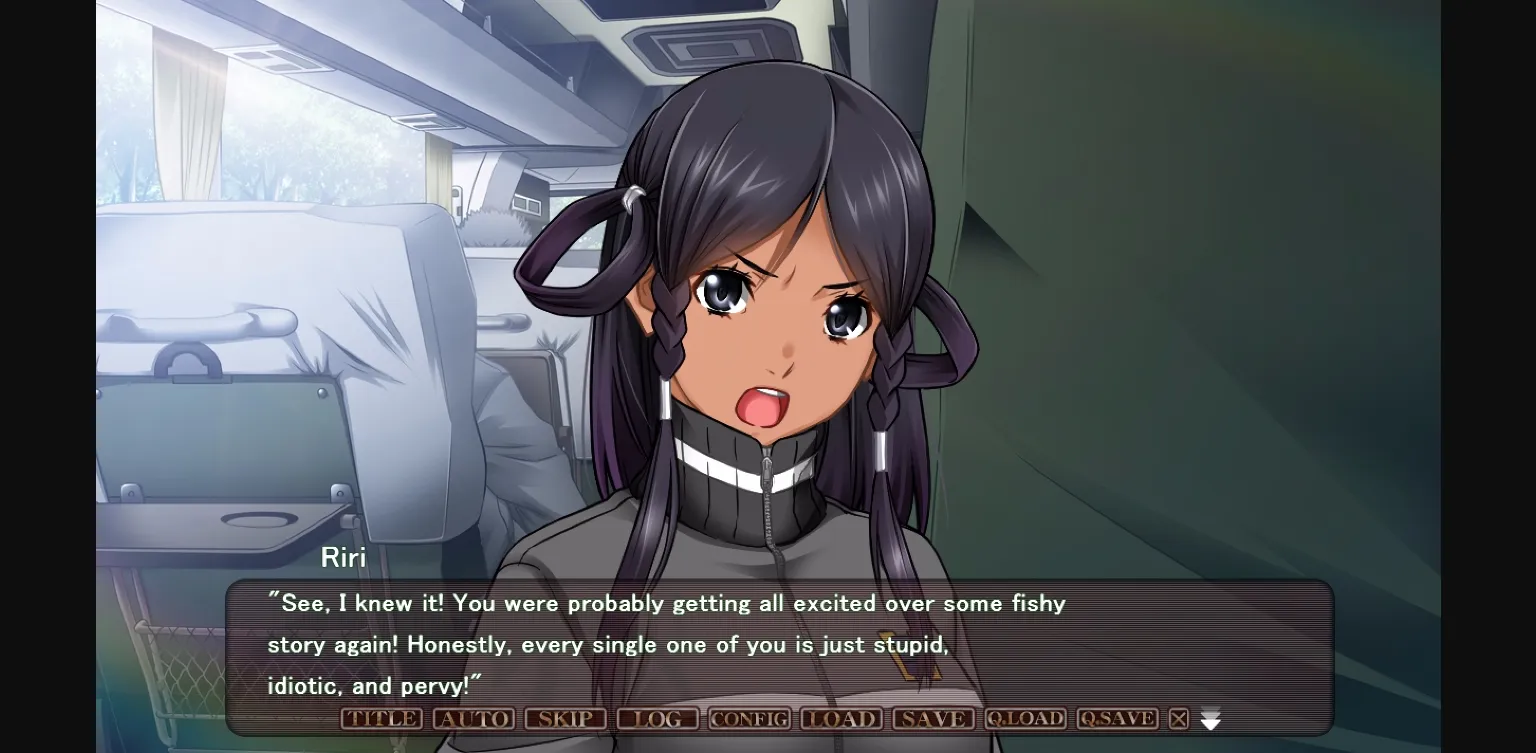
Task: Open the CONFIG menu for options
Action: click(748, 718)
